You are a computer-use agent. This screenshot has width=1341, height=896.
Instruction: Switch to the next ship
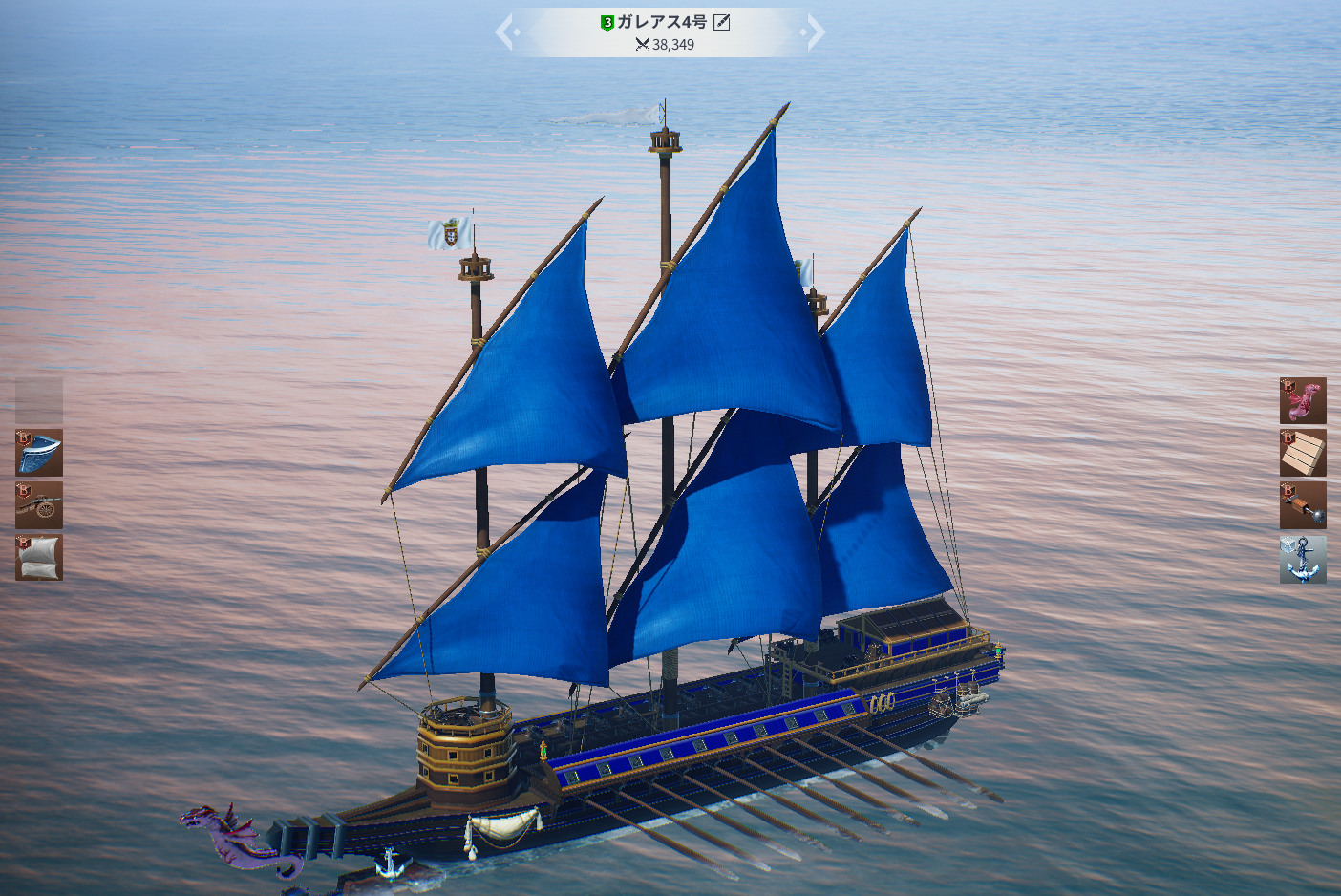(815, 32)
